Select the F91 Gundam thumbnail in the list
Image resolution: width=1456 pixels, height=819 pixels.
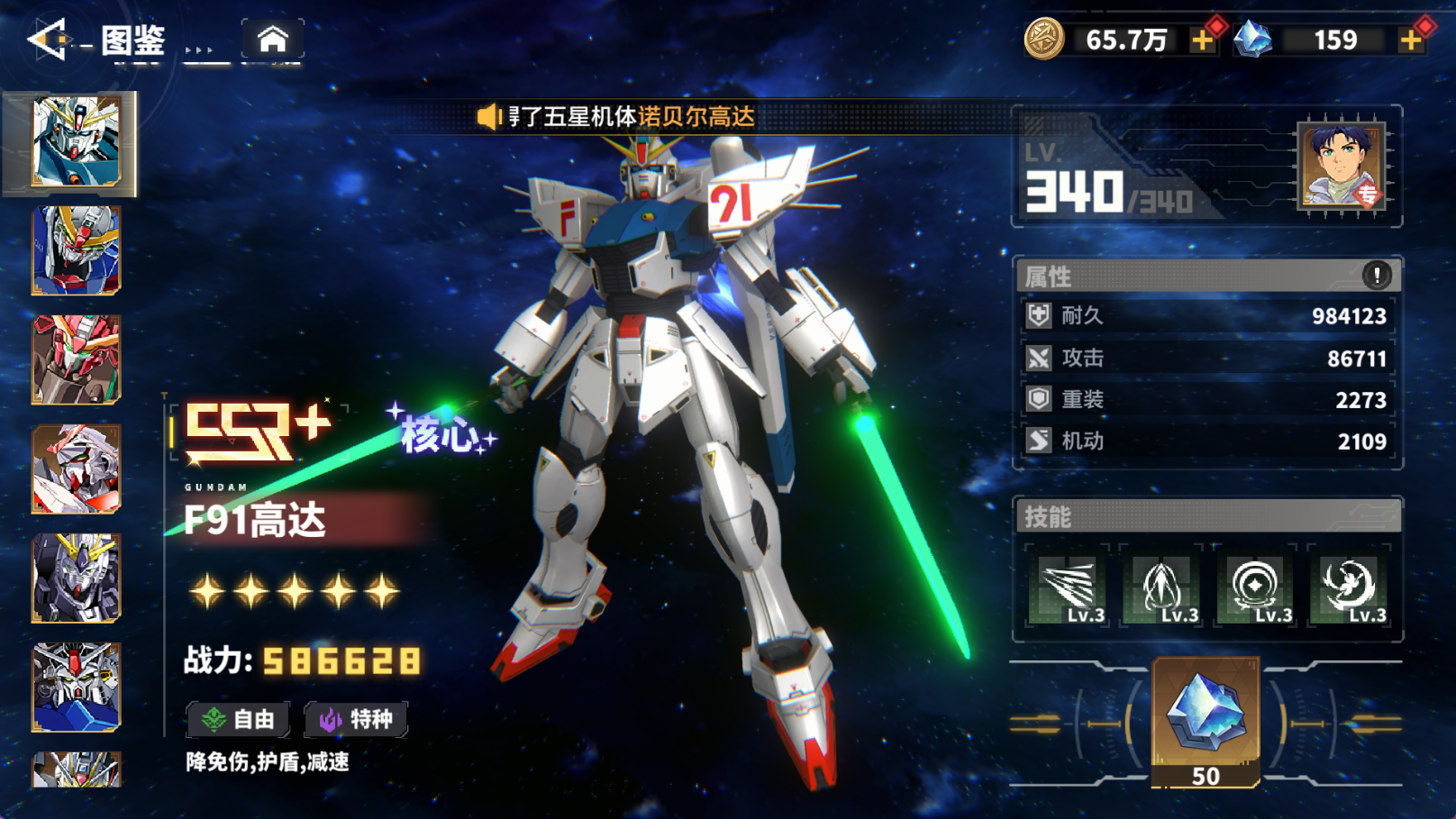(77, 142)
